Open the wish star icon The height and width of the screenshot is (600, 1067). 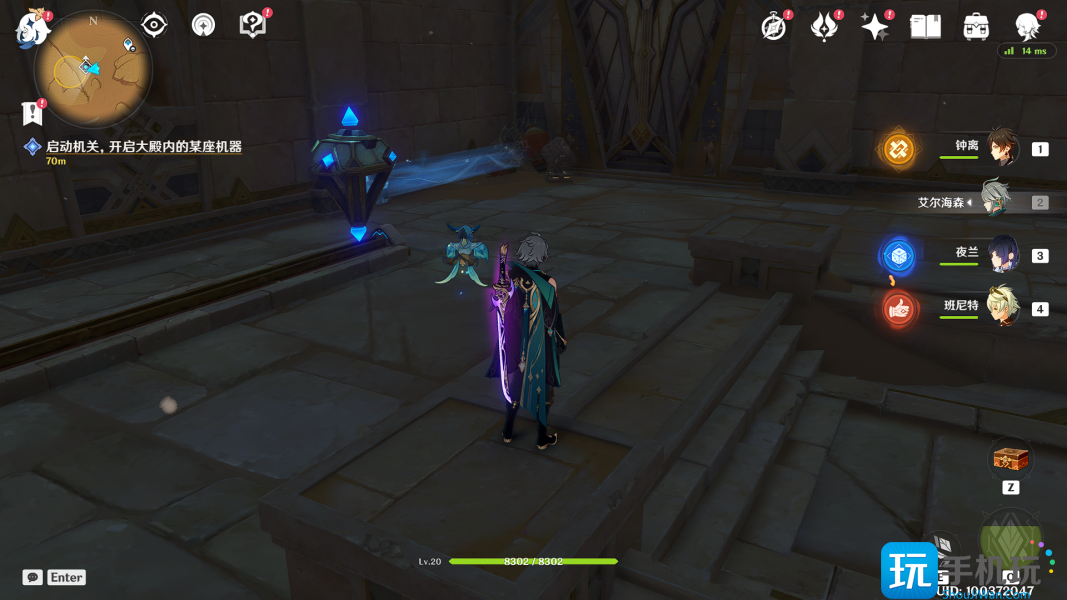(x=875, y=27)
